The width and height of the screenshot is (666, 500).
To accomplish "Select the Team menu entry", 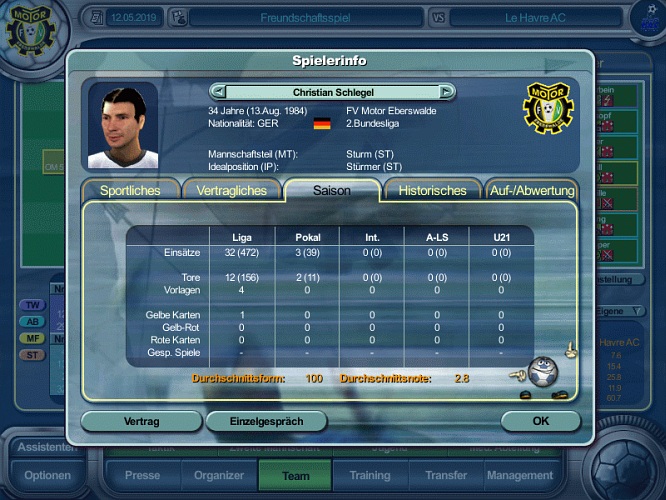I will pyautogui.click(x=296, y=476).
